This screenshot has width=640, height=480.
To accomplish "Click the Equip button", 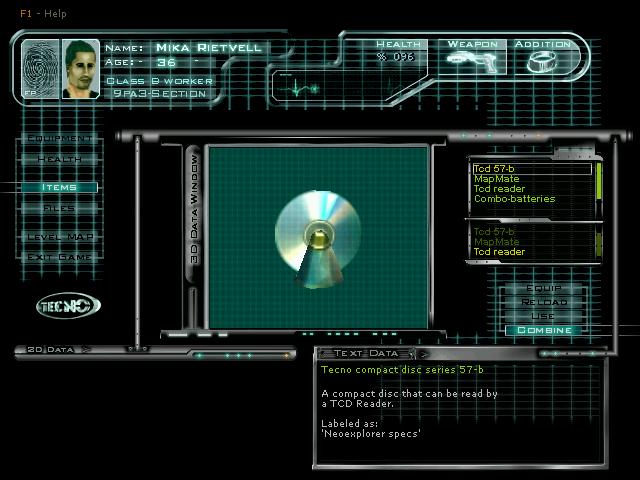I will 544,288.
